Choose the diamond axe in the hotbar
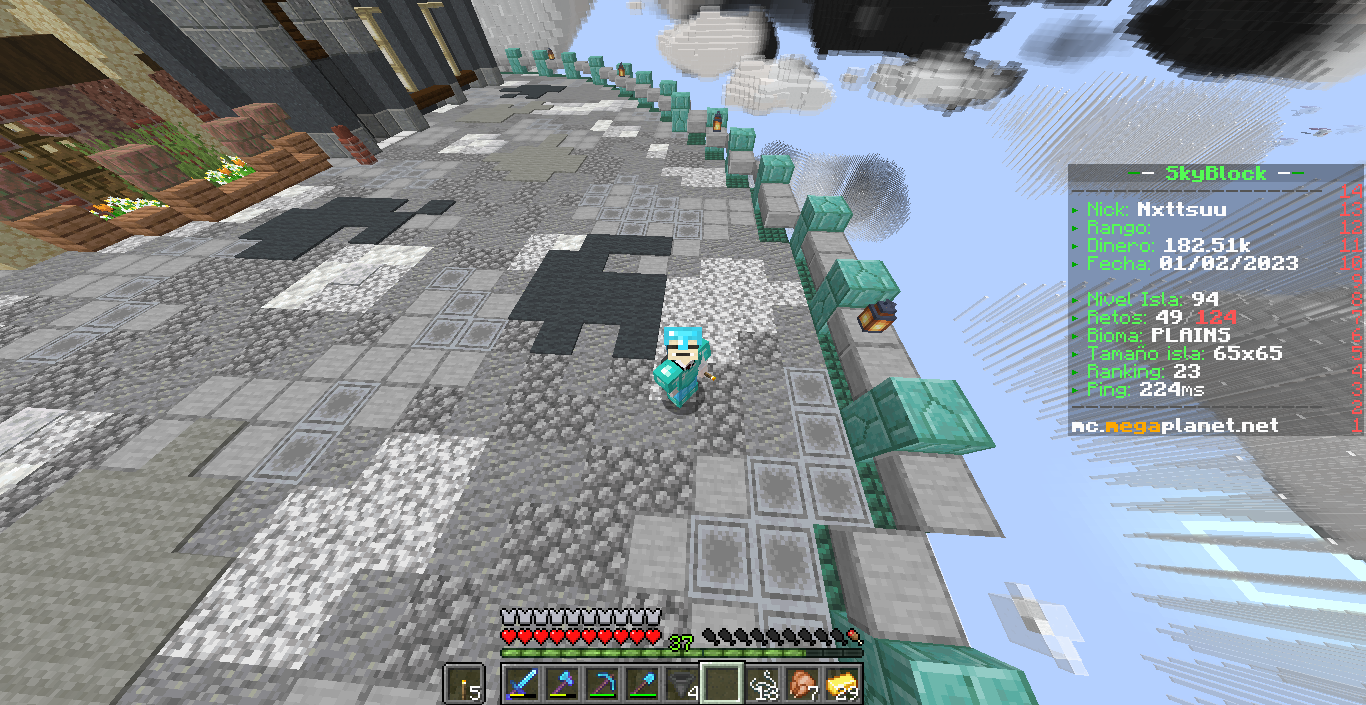 563,684
